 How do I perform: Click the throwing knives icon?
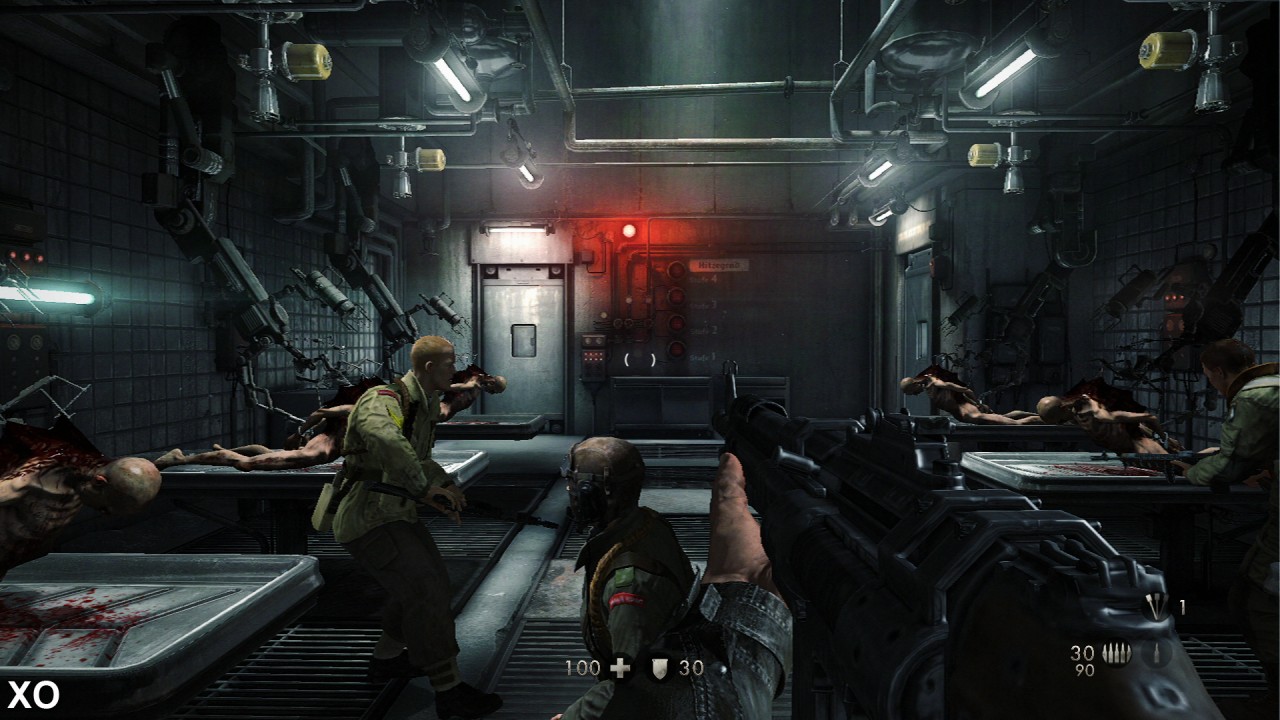pyautogui.click(x=1156, y=606)
